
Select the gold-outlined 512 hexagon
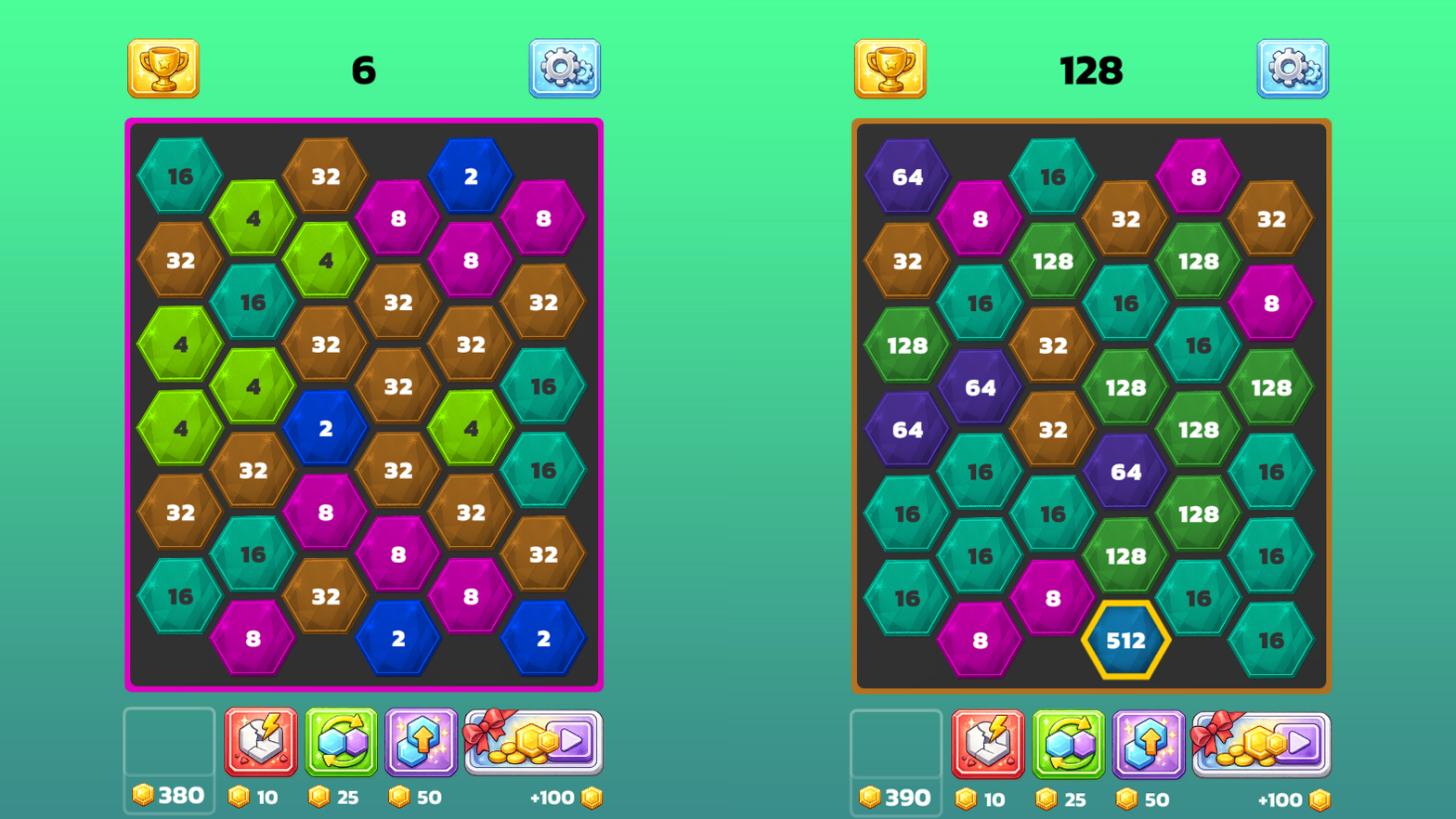click(x=1126, y=639)
